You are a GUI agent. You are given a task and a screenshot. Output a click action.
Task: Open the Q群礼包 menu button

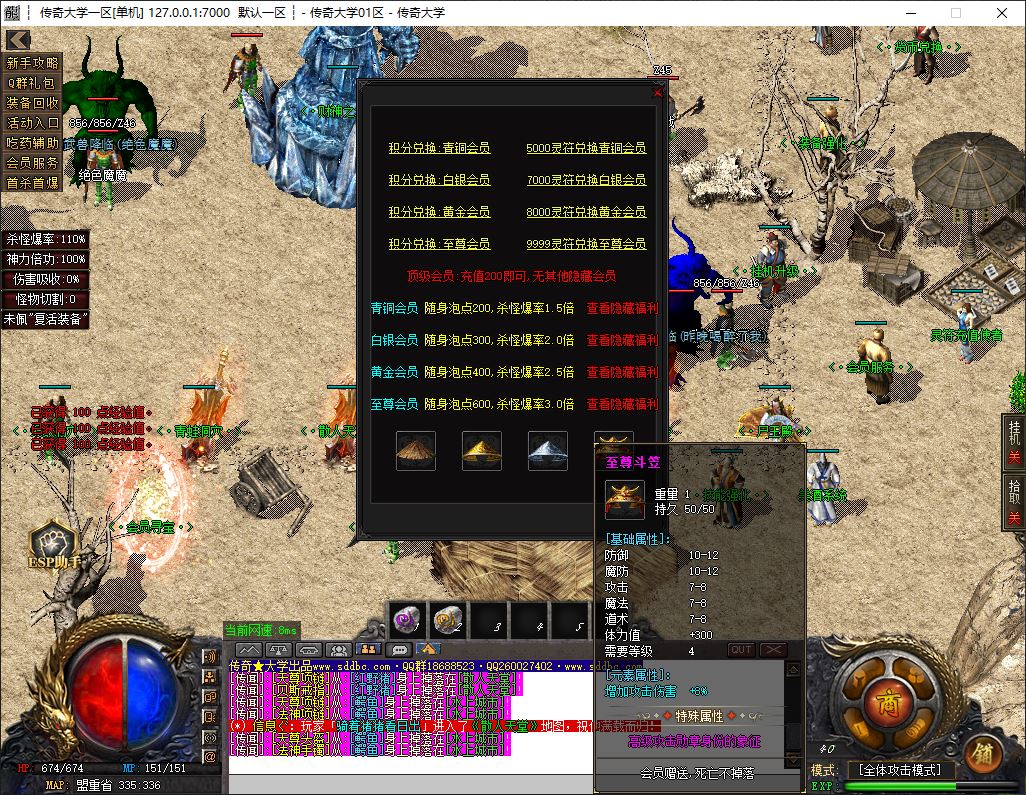tap(33, 83)
